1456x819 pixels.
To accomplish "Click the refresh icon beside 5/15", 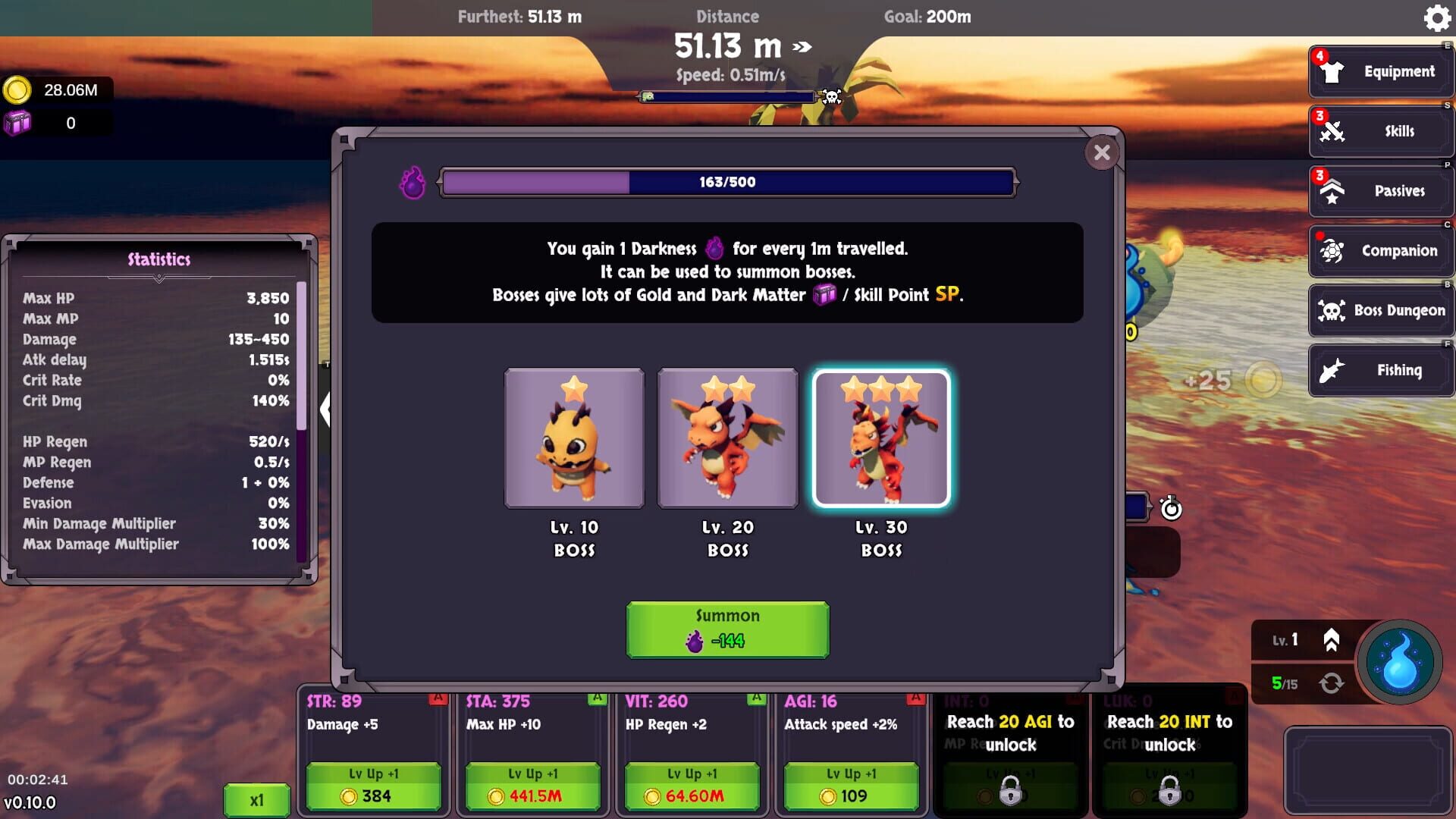I will coord(1332,684).
